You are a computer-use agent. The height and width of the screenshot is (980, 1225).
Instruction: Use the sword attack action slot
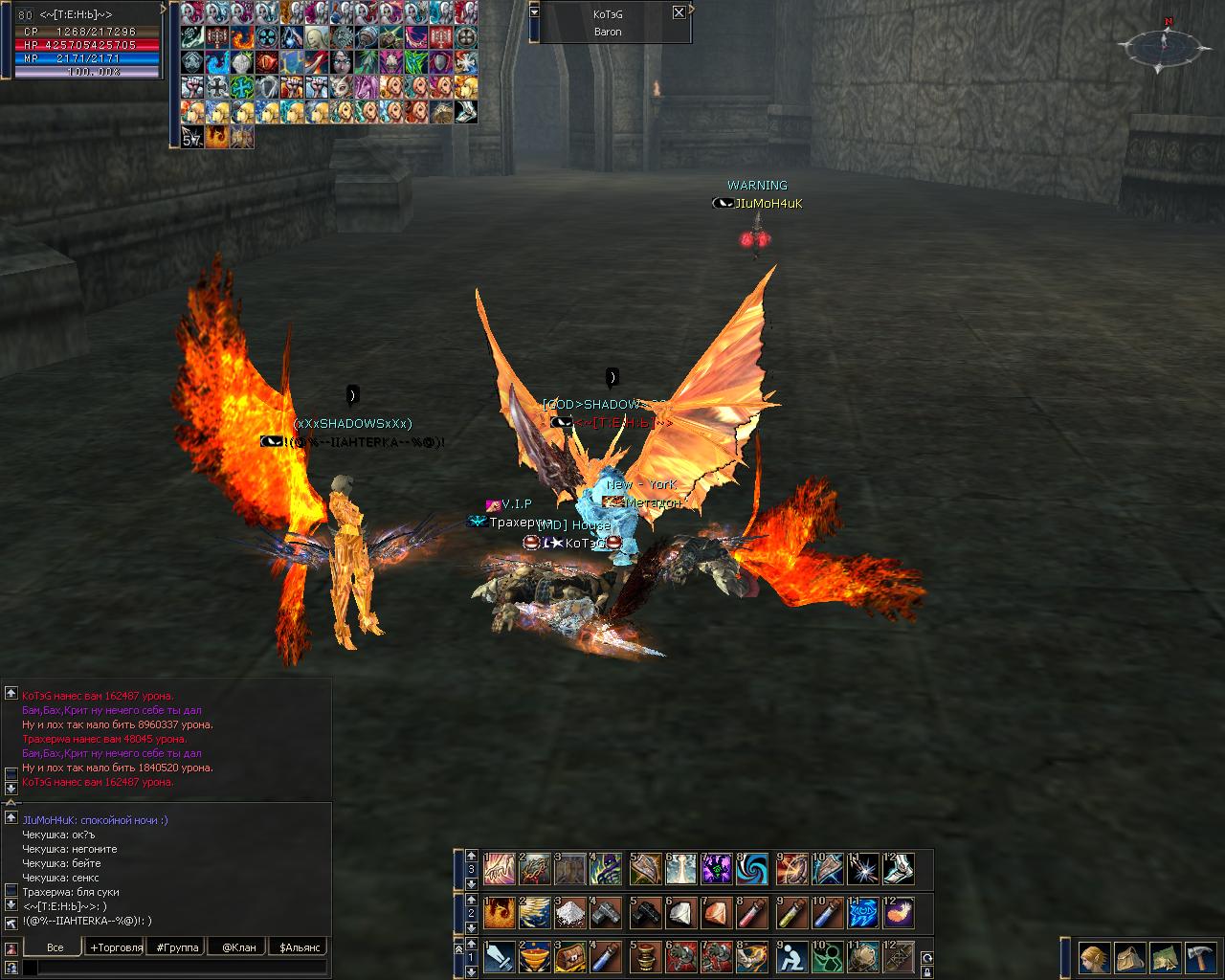pos(499,957)
